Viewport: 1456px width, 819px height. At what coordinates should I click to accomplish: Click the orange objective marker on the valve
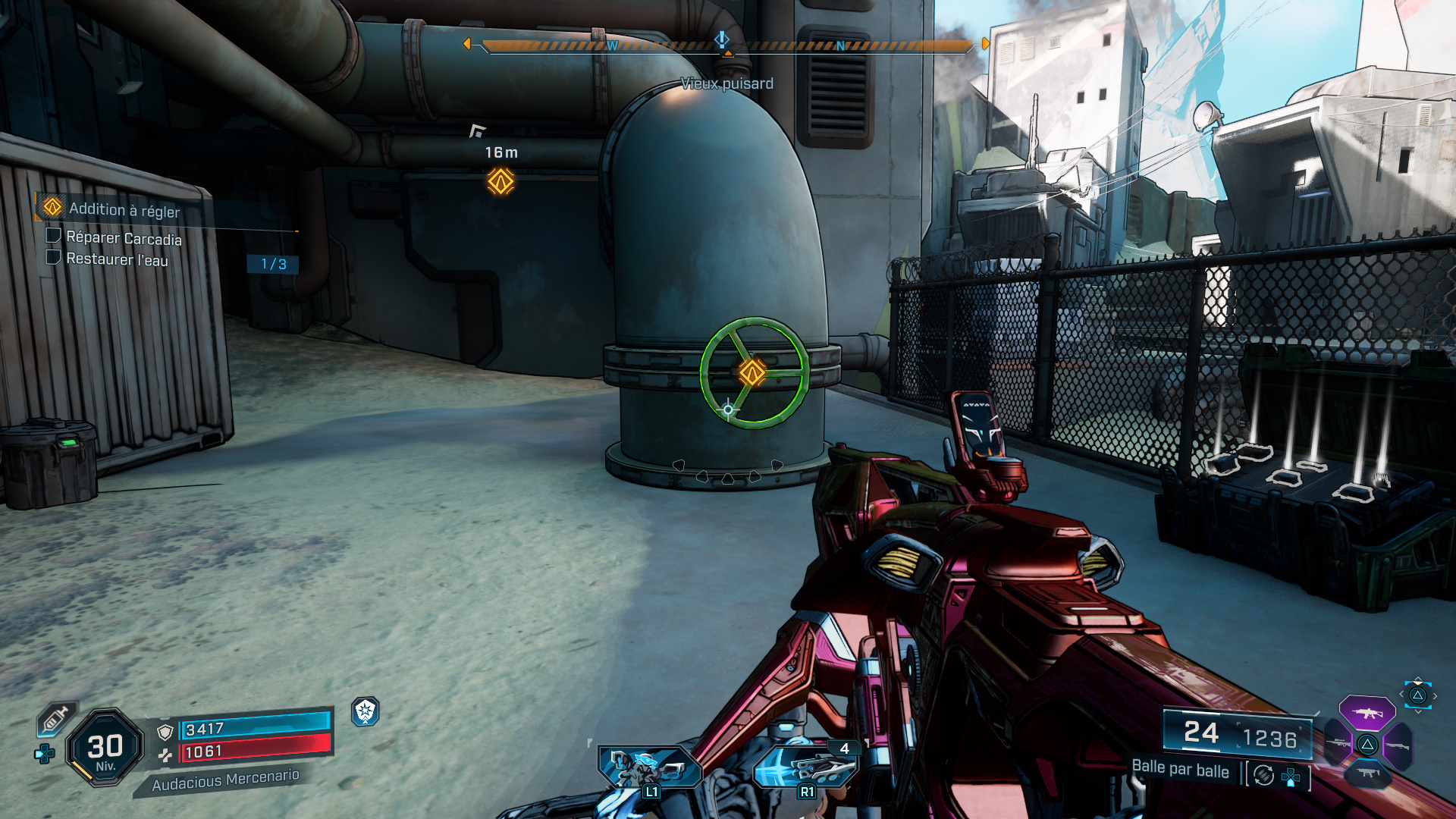point(752,372)
